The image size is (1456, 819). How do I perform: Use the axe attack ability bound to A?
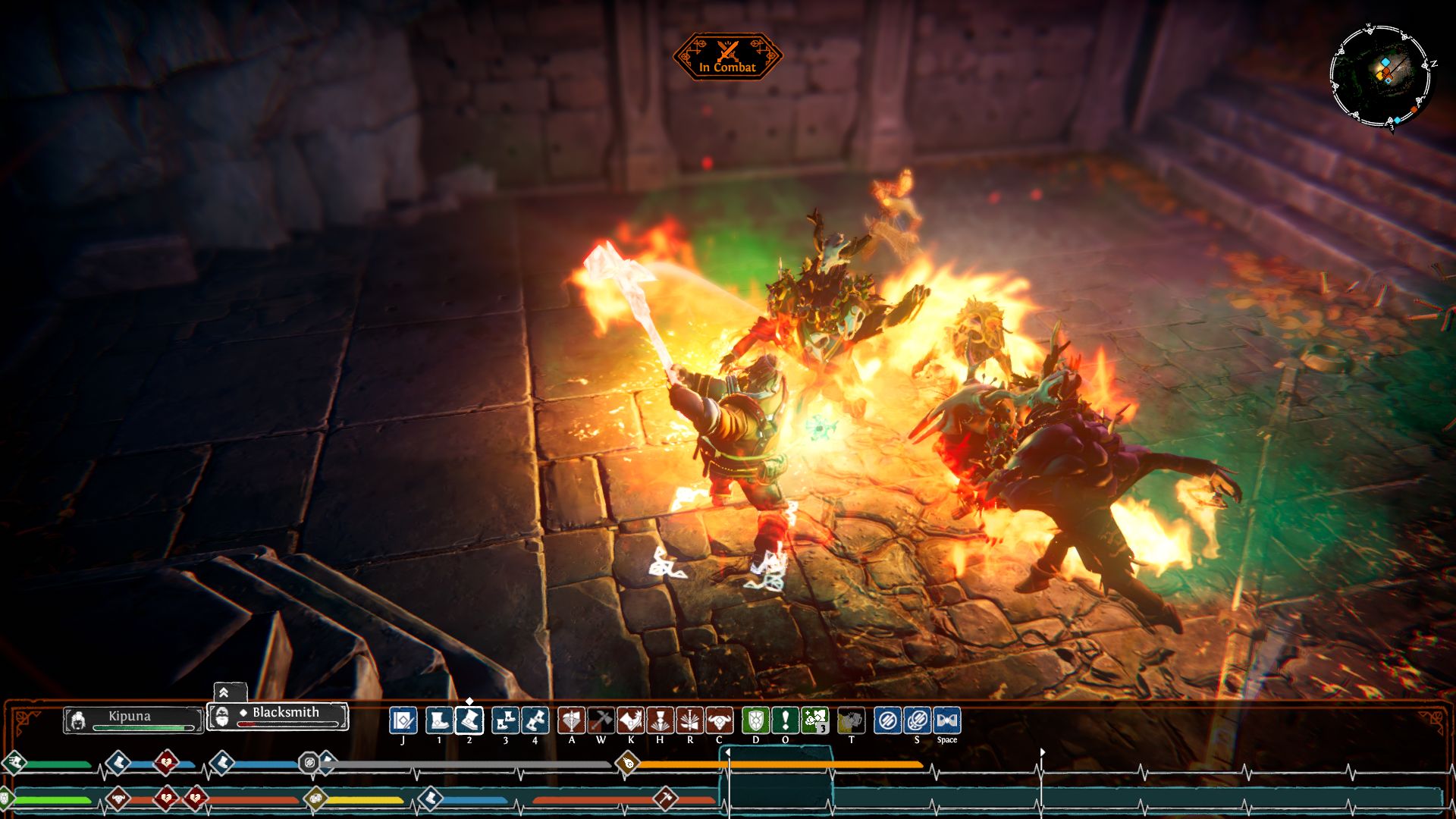click(x=572, y=720)
